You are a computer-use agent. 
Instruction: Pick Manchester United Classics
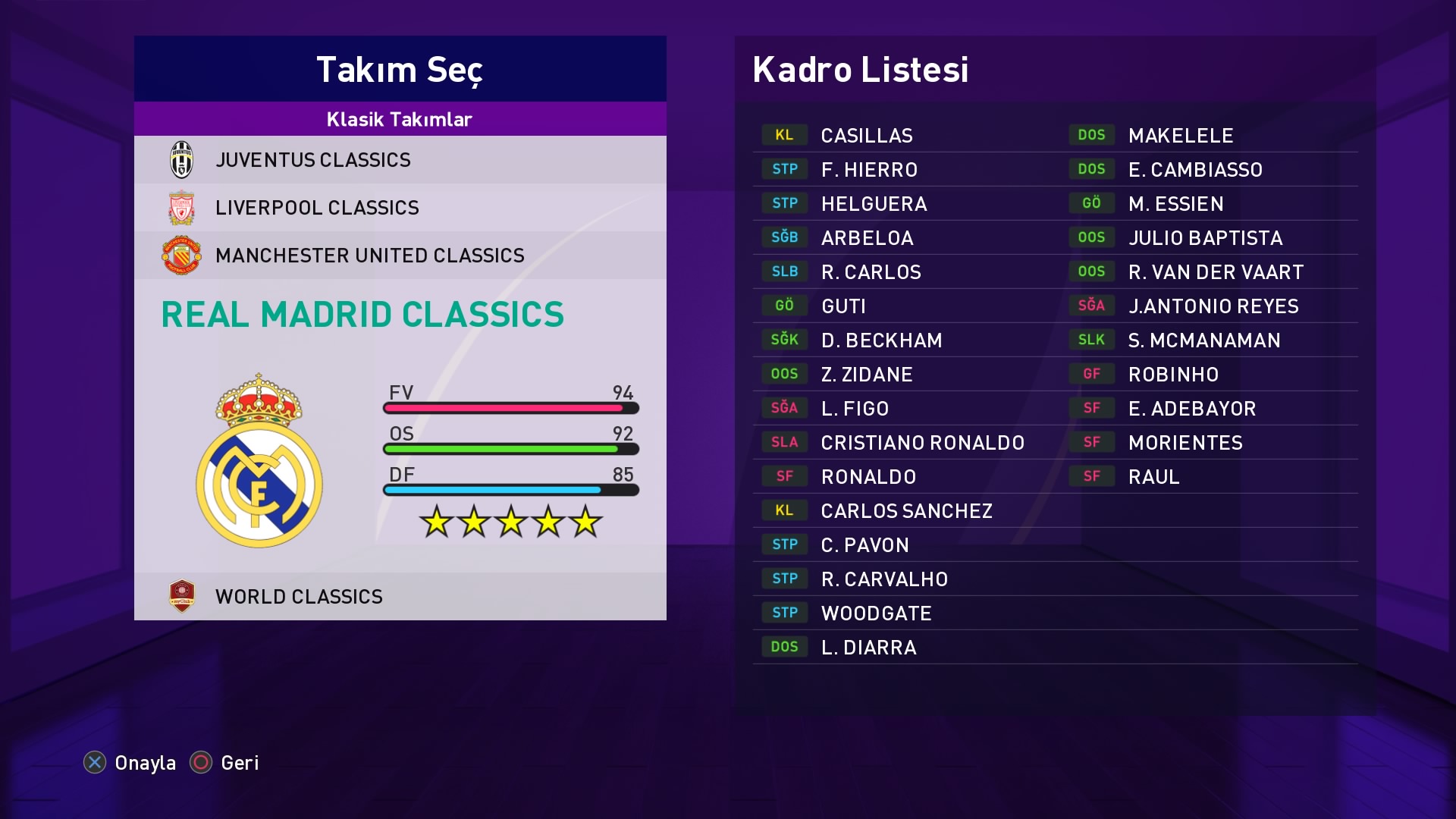tap(400, 256)
